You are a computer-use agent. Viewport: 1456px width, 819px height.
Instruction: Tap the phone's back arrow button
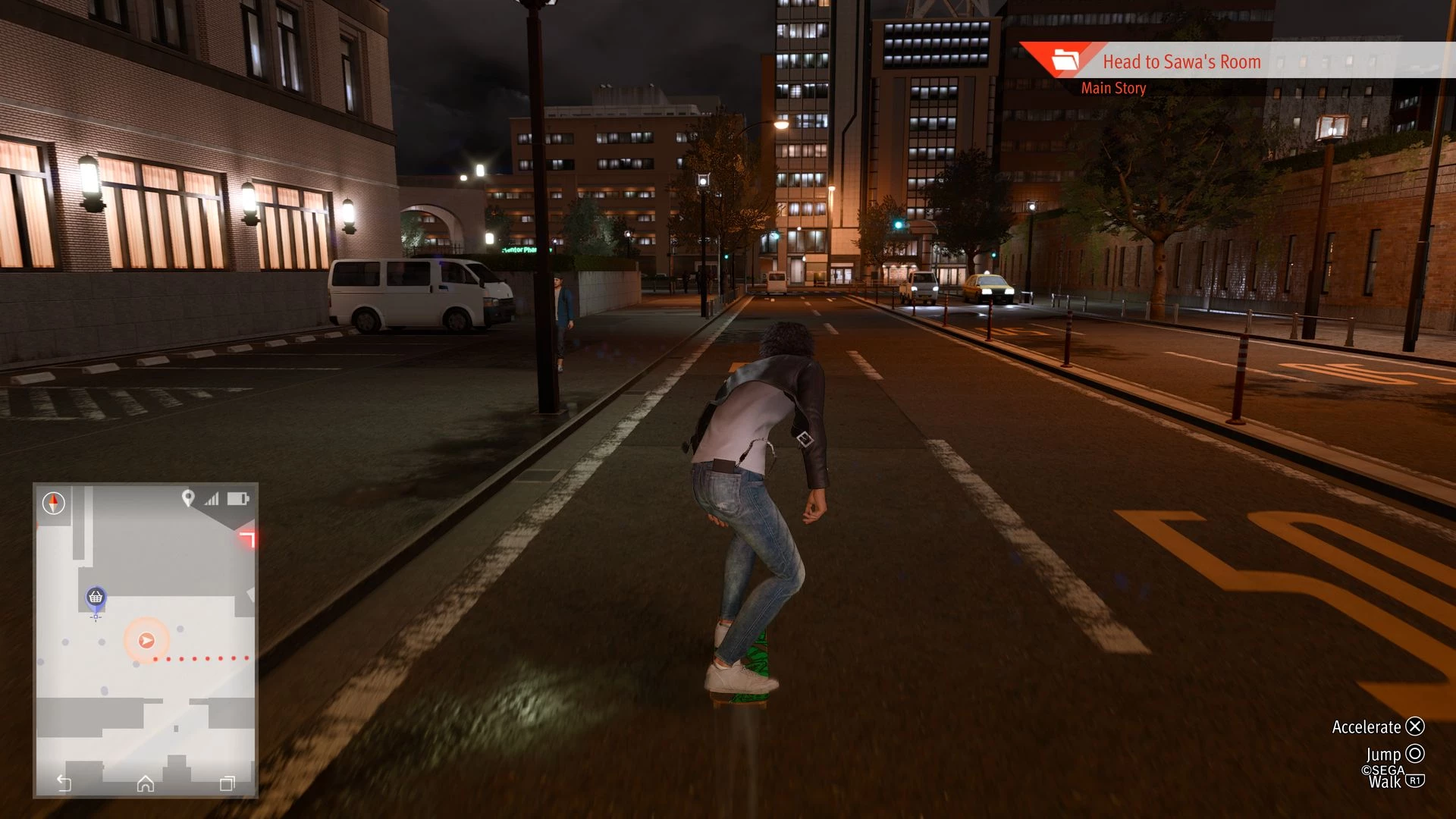coord(64,783)
